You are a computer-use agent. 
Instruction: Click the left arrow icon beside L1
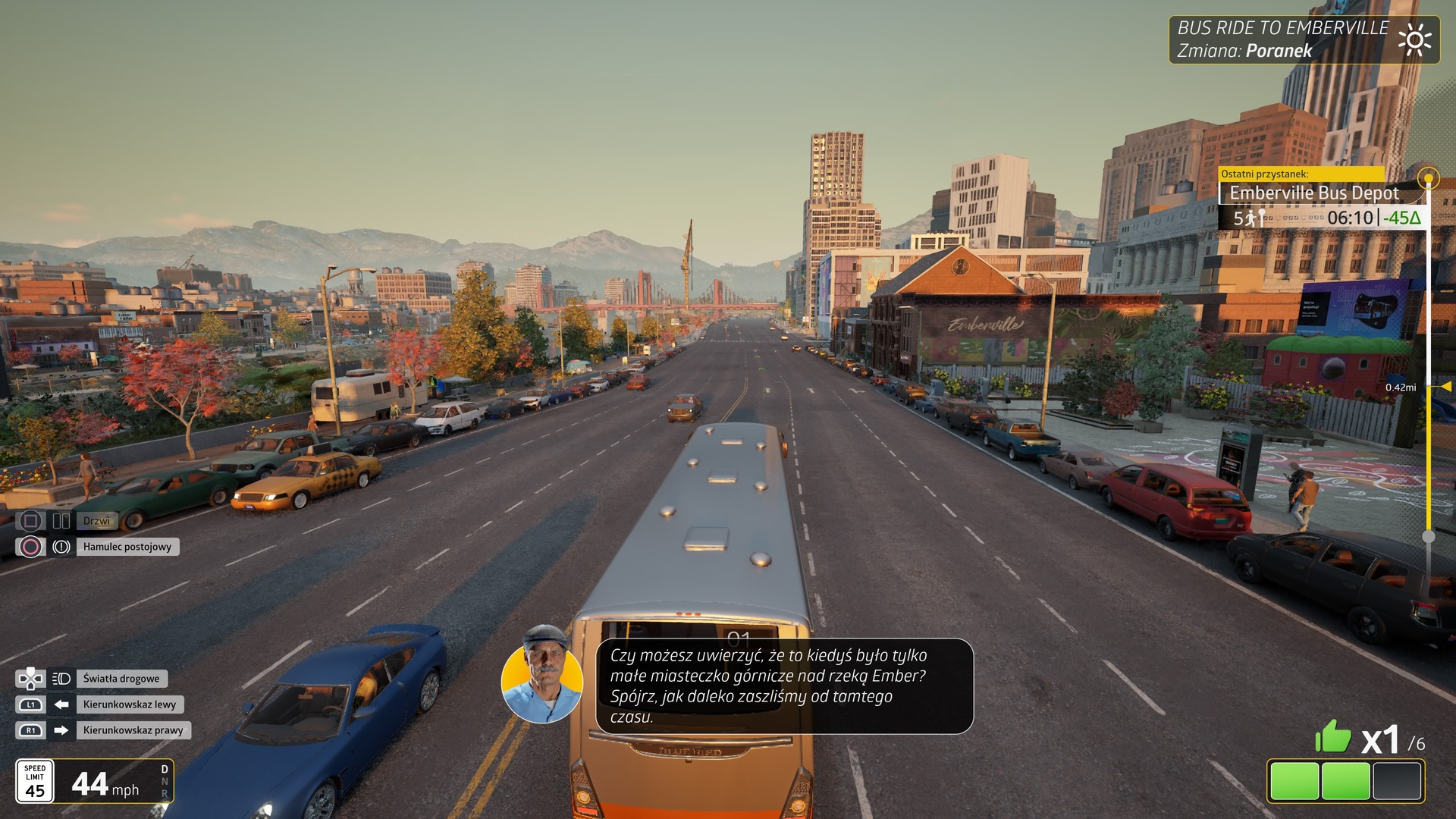(x=62, y=704)
